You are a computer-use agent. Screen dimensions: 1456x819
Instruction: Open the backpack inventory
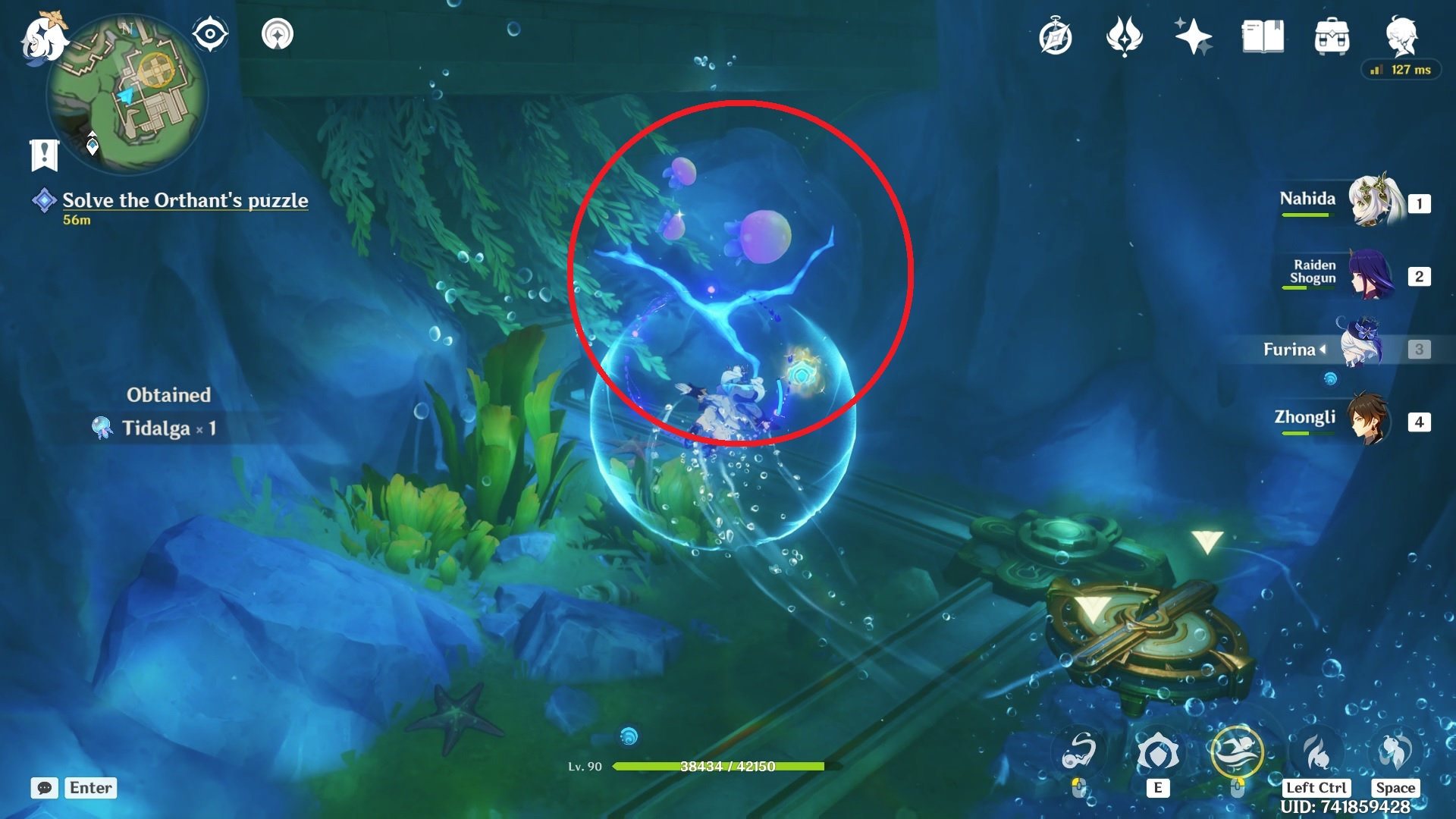(x=1332, y=36)
